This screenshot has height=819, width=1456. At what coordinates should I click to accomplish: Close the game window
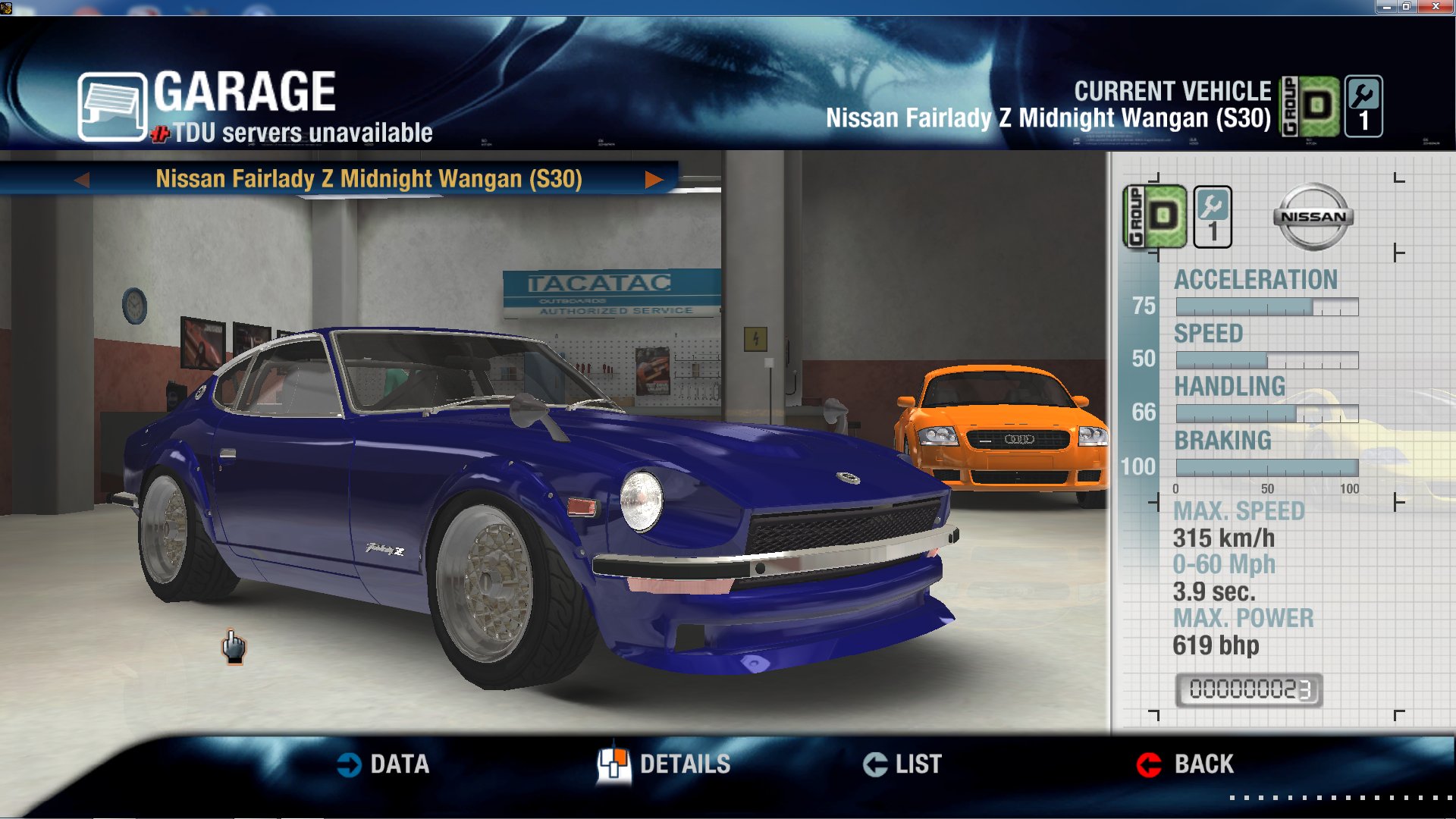1435,7
